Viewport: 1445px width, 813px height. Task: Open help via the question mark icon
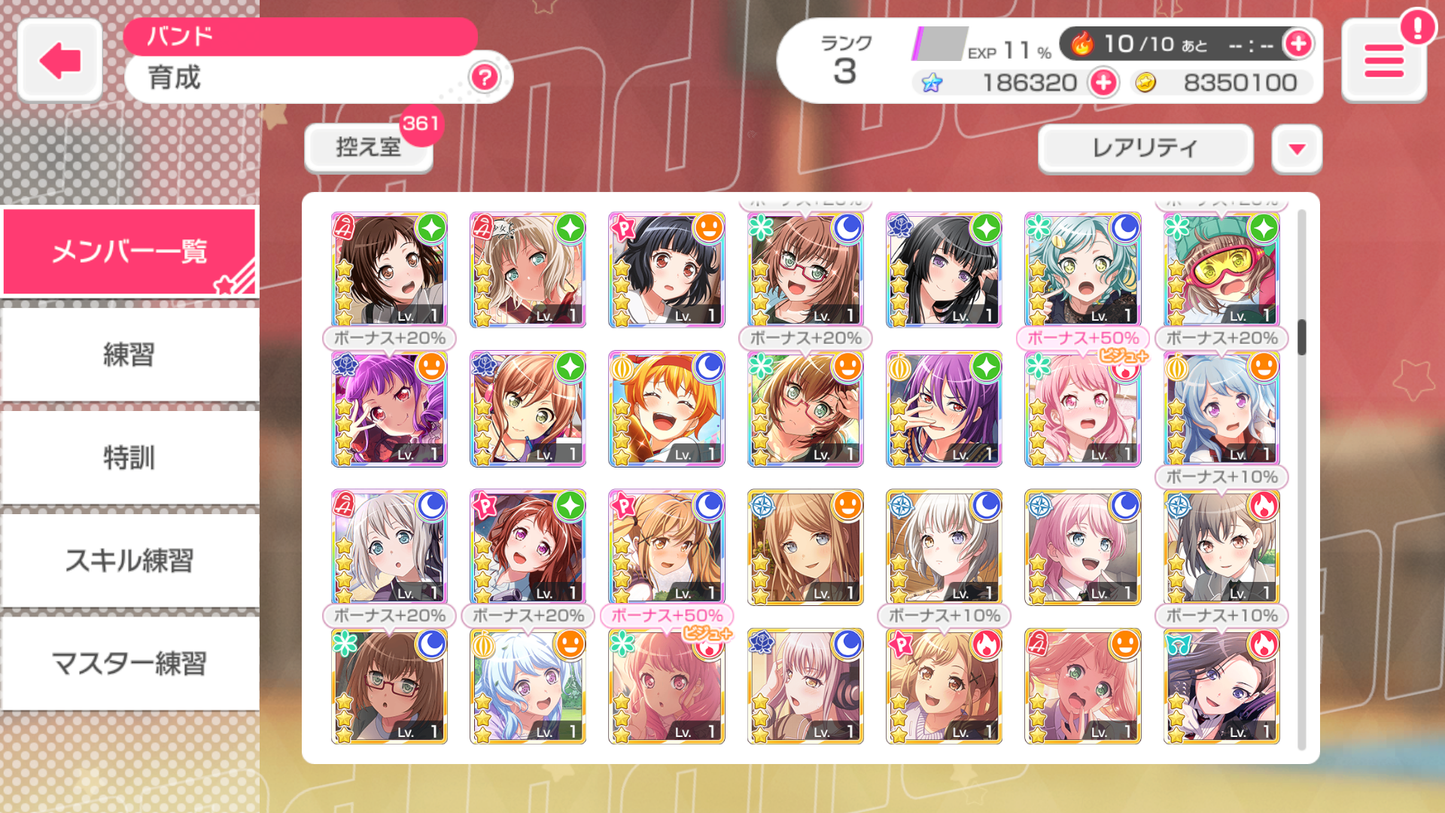tap(486, 79)
